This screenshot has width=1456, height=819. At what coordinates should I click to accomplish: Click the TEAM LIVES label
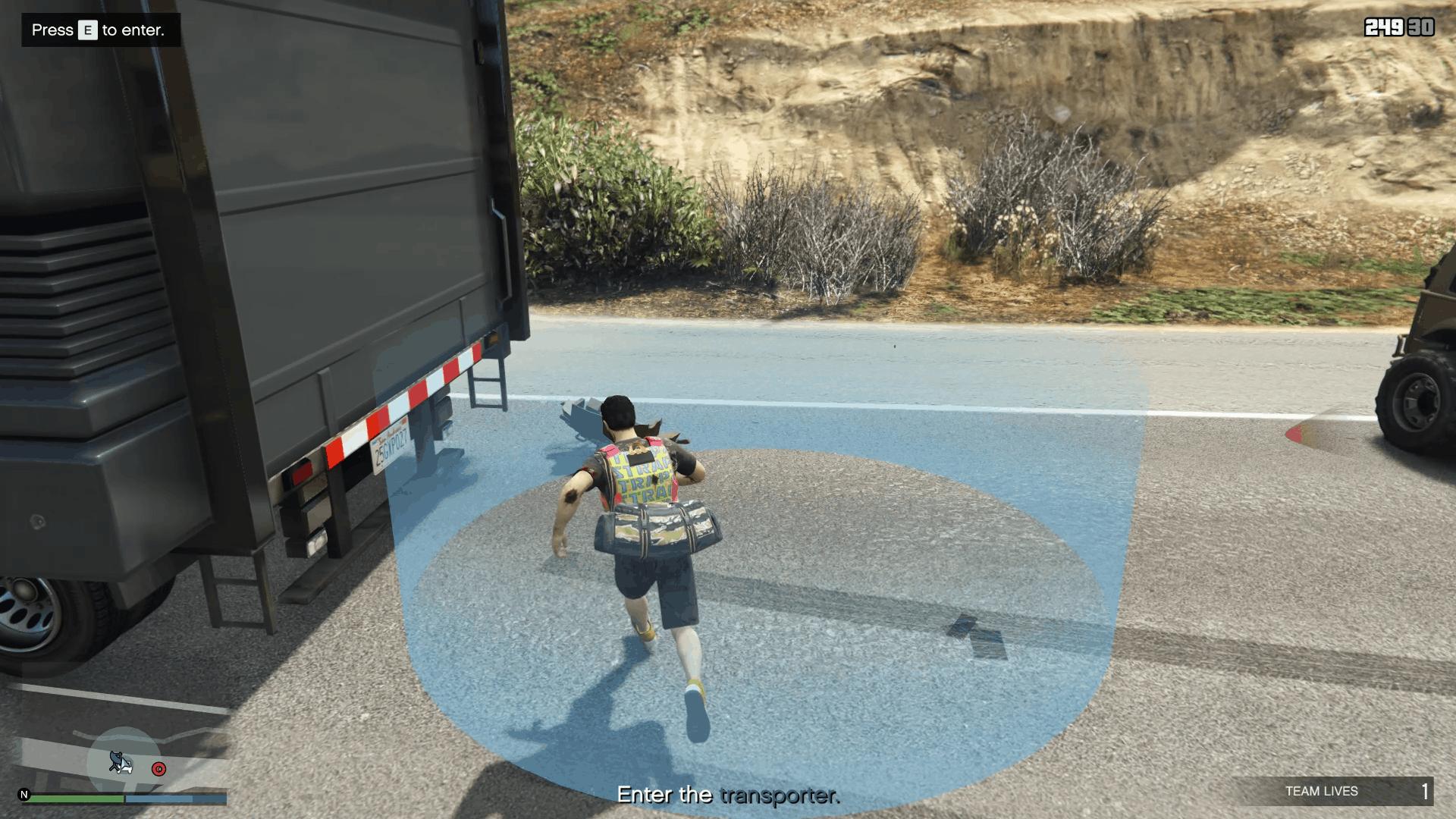click(1321, 791)
